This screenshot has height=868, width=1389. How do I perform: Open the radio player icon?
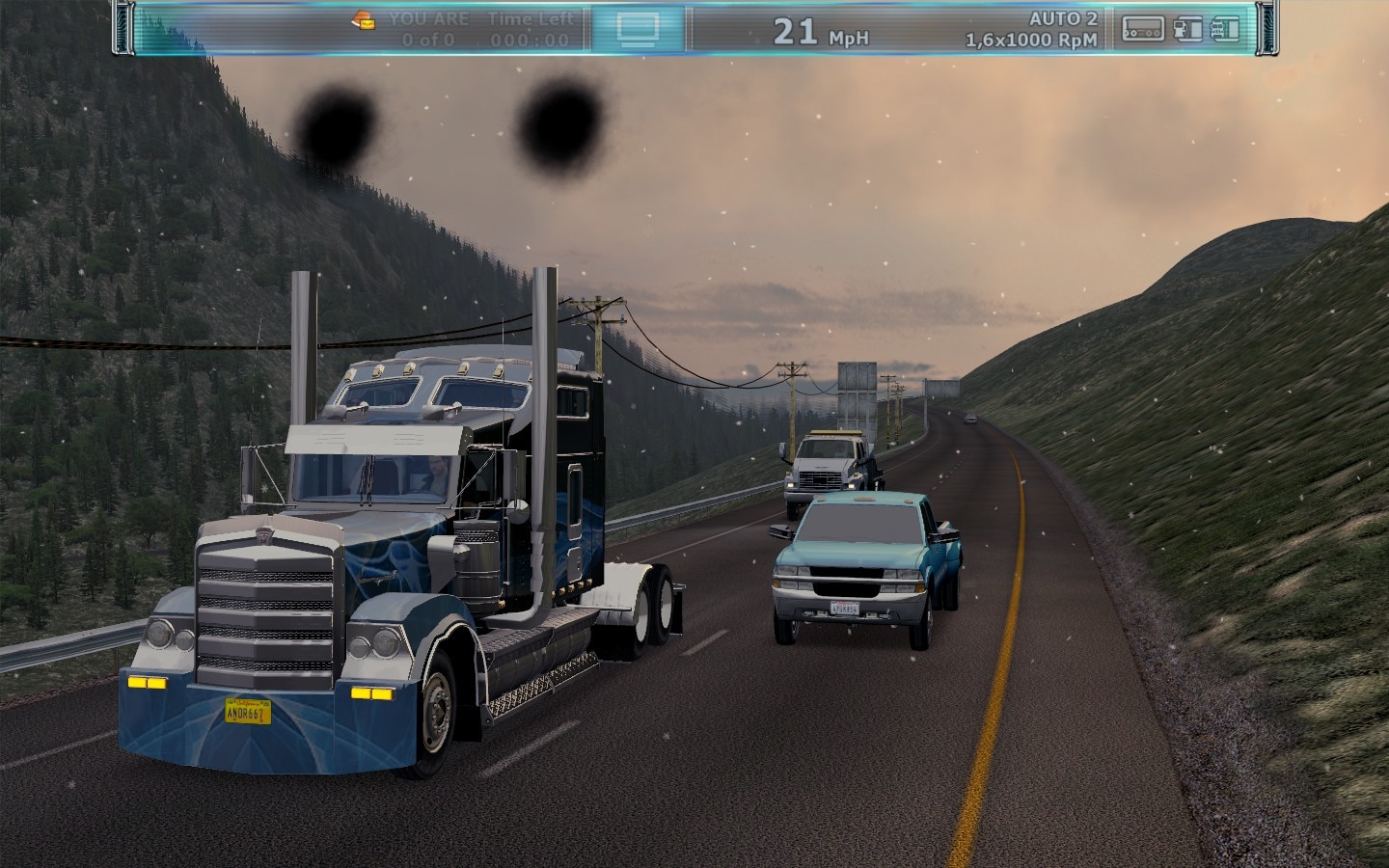pyautogui.click(x=1143, y=29)
